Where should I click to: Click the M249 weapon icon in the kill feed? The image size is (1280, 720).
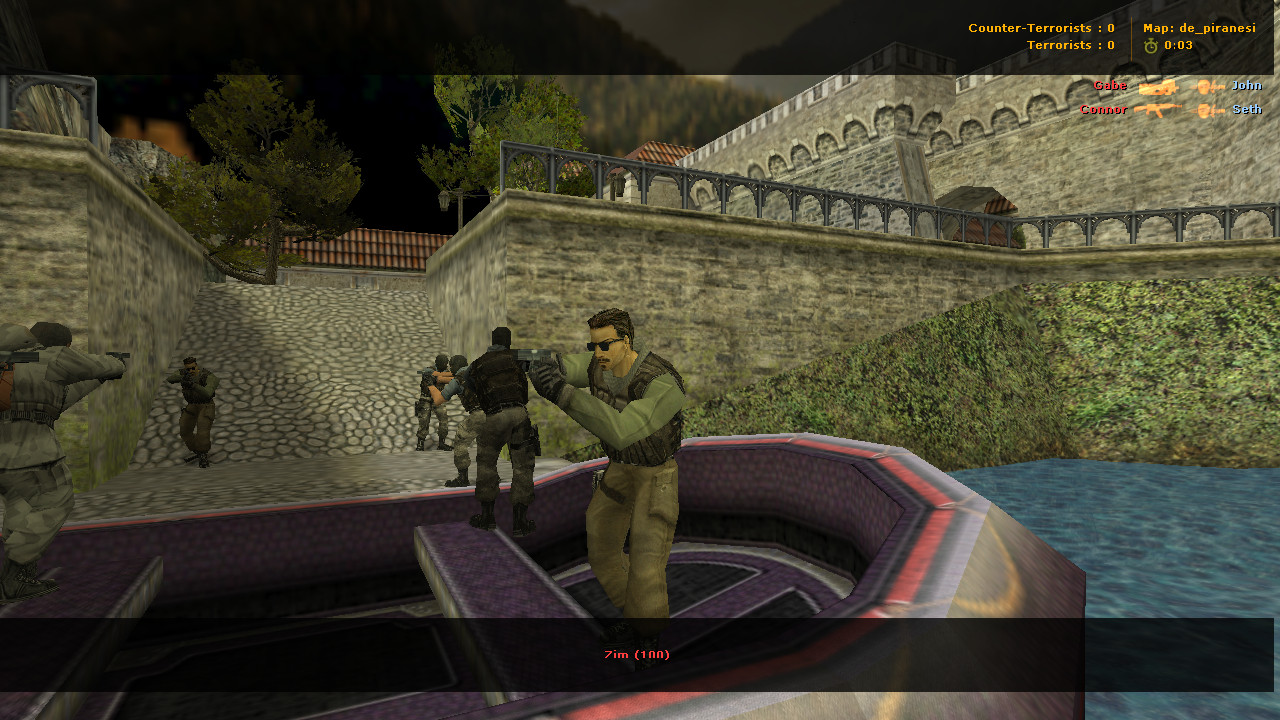[1158, 87]
